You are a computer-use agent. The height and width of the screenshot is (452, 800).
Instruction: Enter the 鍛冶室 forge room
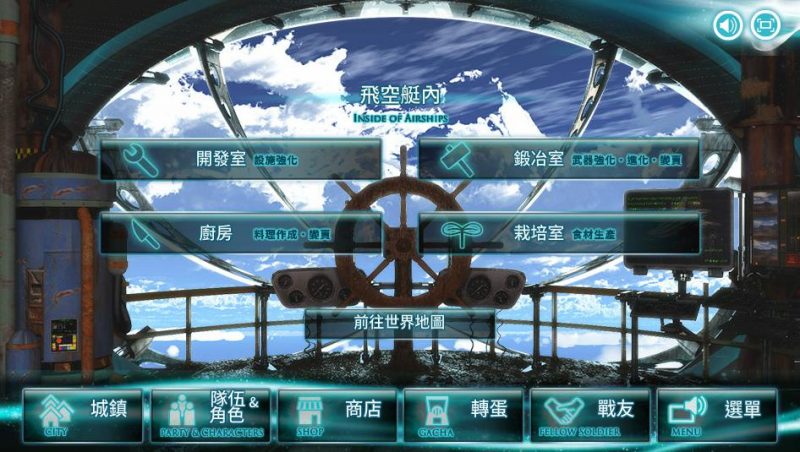click(558, 159)
